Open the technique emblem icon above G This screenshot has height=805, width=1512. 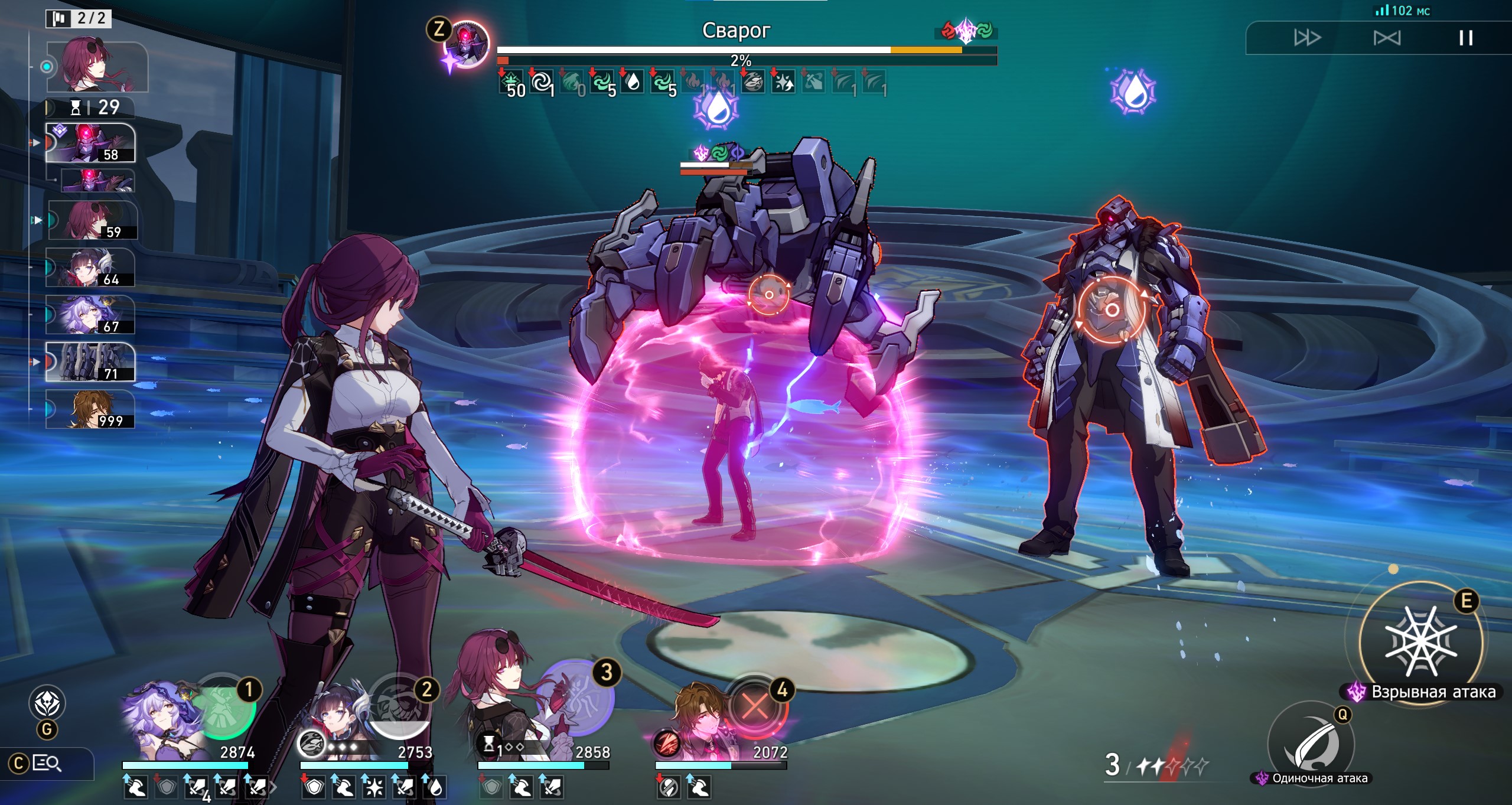[47, 703]
